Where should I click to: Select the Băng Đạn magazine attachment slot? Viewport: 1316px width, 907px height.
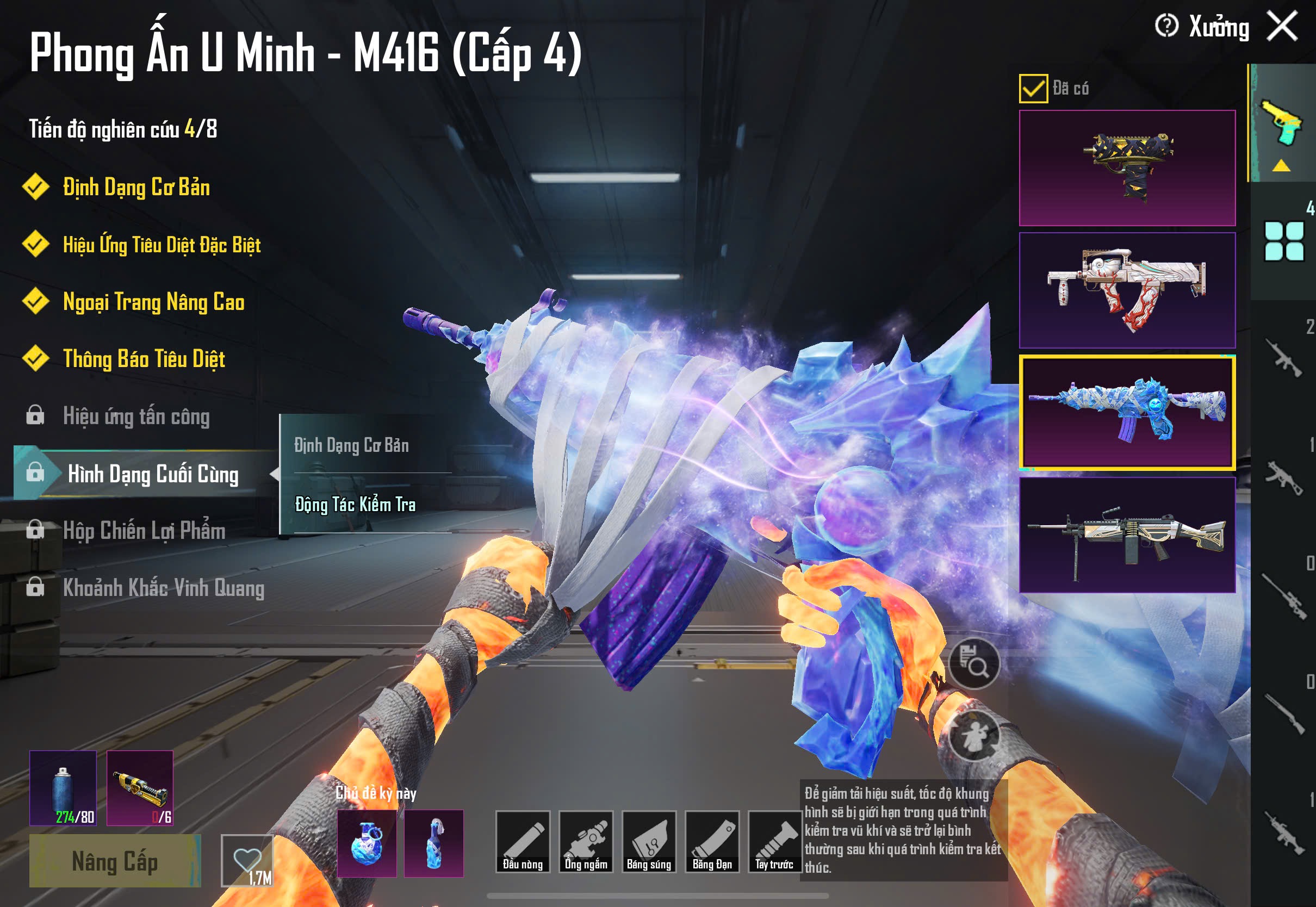712,841
